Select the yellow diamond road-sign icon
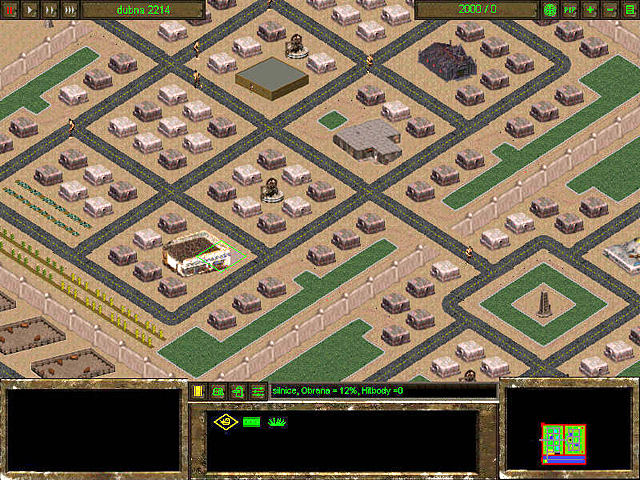640x480 pixels. (x=225, y=422)
